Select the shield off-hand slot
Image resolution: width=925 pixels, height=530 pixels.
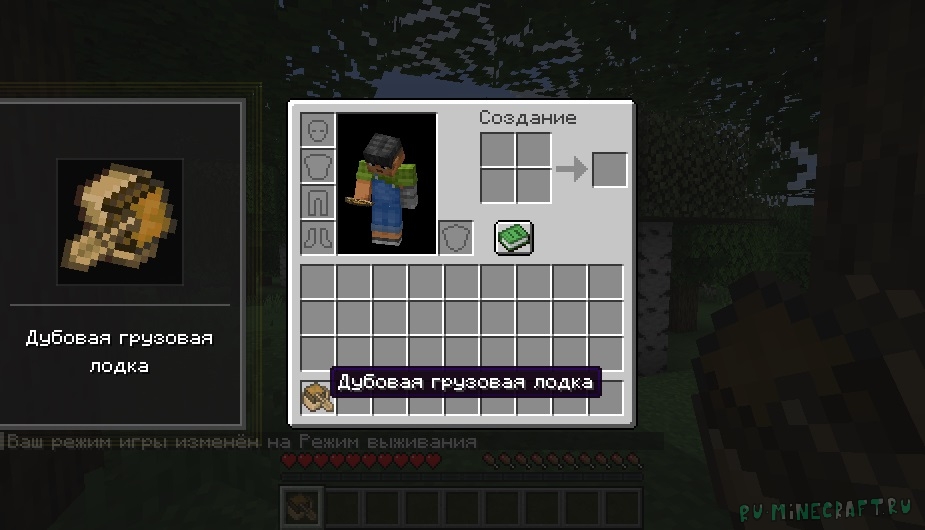(456, 237)
